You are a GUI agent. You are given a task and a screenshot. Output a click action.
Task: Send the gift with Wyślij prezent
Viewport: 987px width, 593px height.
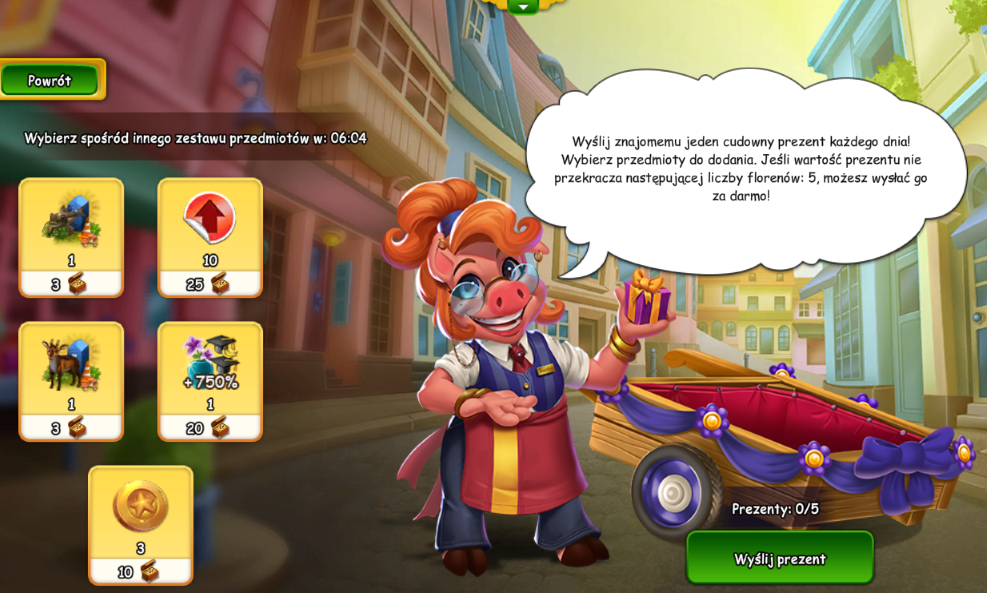(779, 558)
